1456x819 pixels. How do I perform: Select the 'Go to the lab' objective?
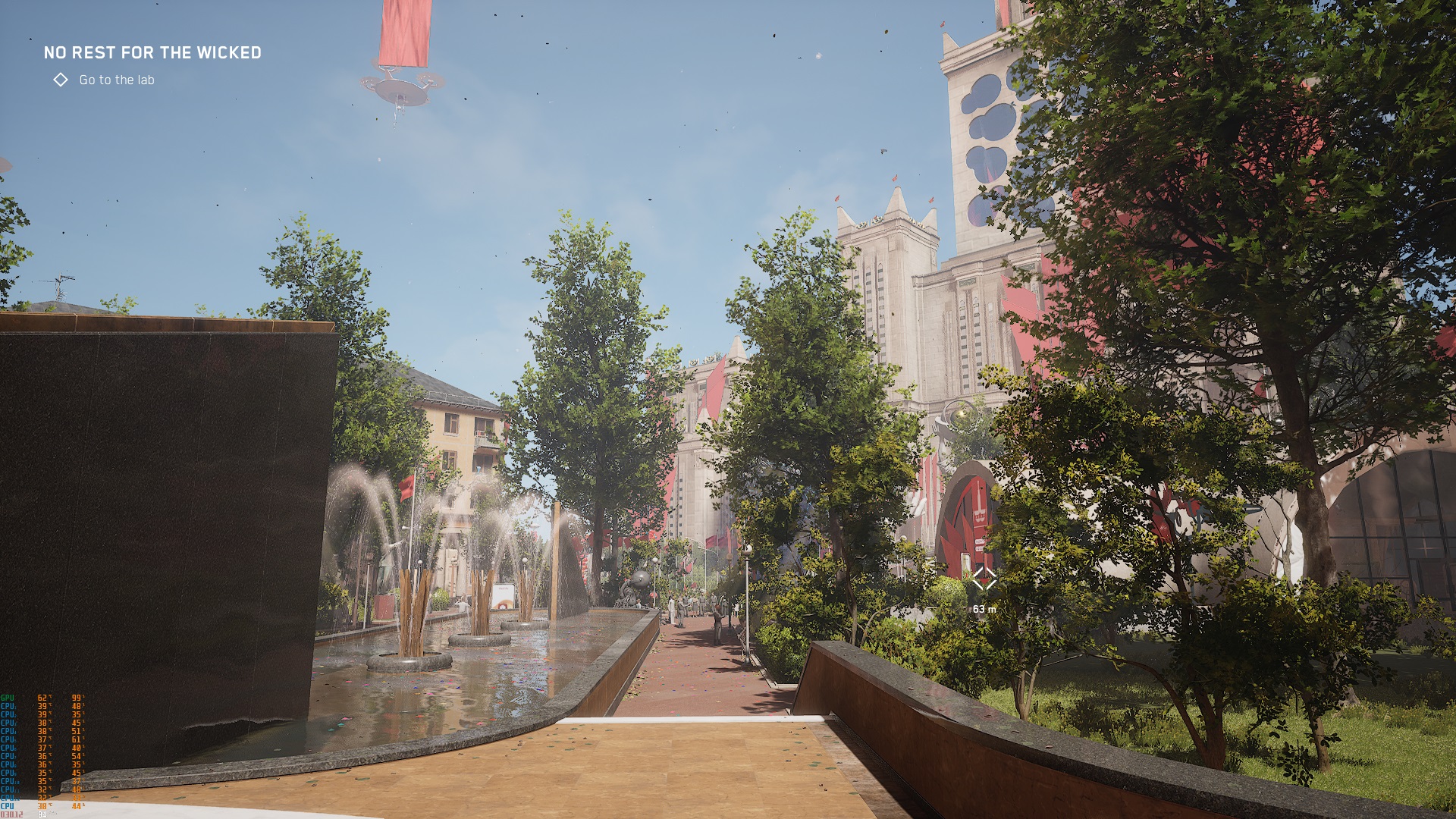click(116, 80)
